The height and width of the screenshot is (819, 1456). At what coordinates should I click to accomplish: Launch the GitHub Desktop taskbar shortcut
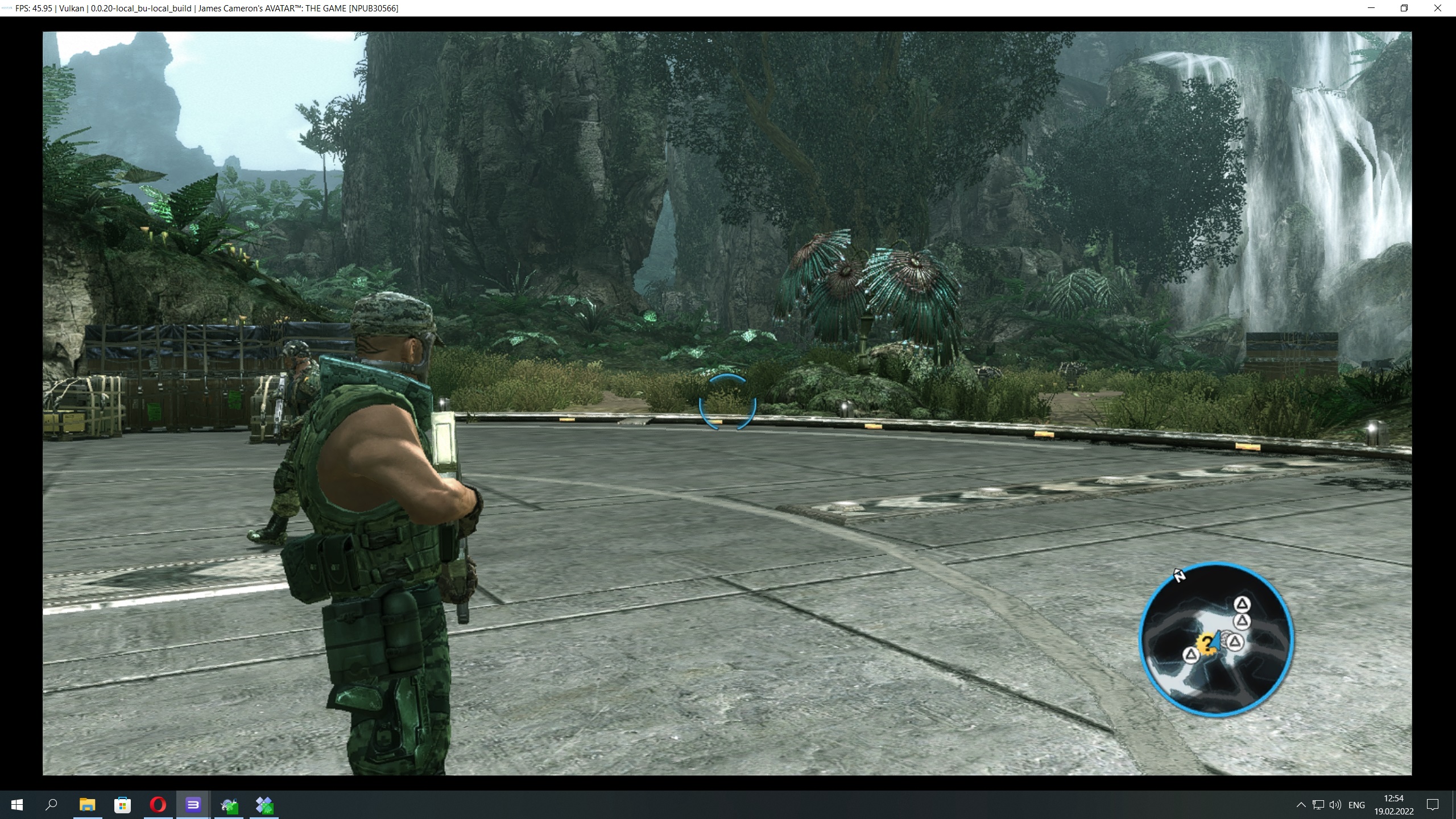click(228, 805)
